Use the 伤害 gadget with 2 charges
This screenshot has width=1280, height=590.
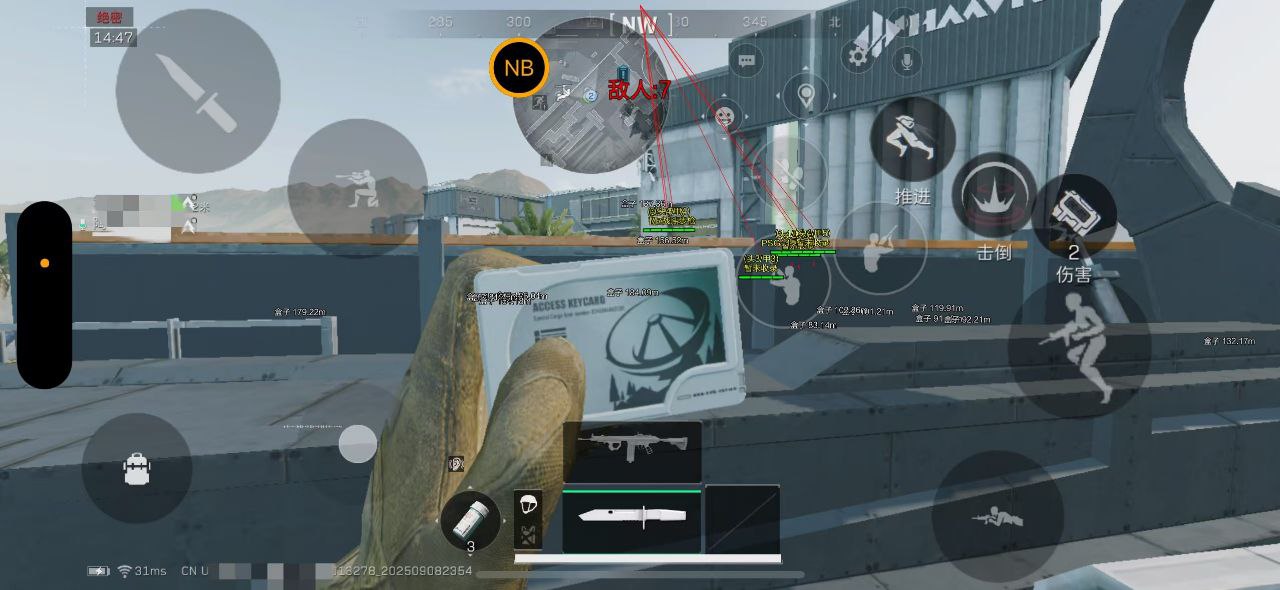pyautogui.click(x=1073, y=215)
